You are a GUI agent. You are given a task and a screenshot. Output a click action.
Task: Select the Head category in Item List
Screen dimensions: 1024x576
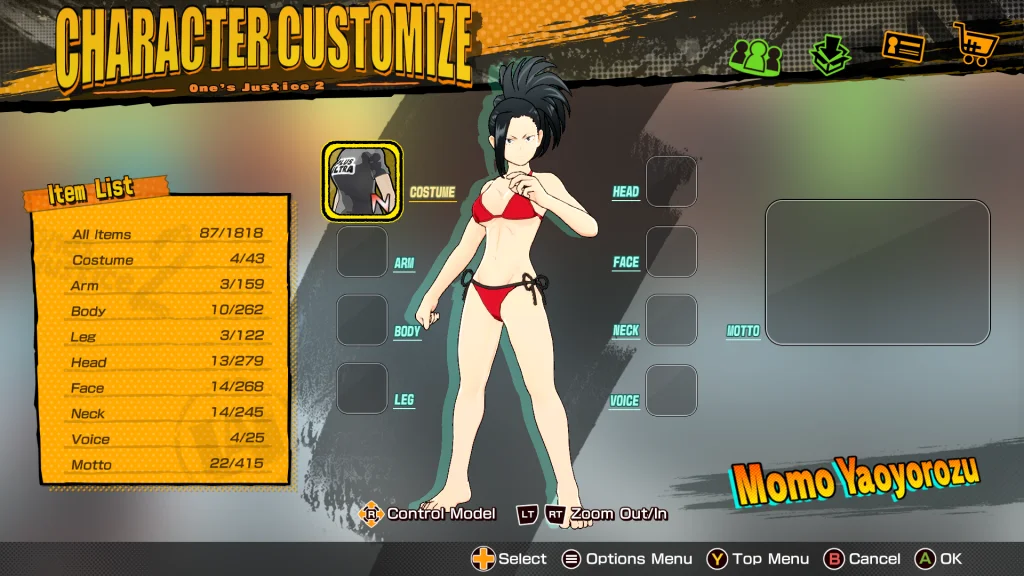pyautogui.click(x=167, y=362)
